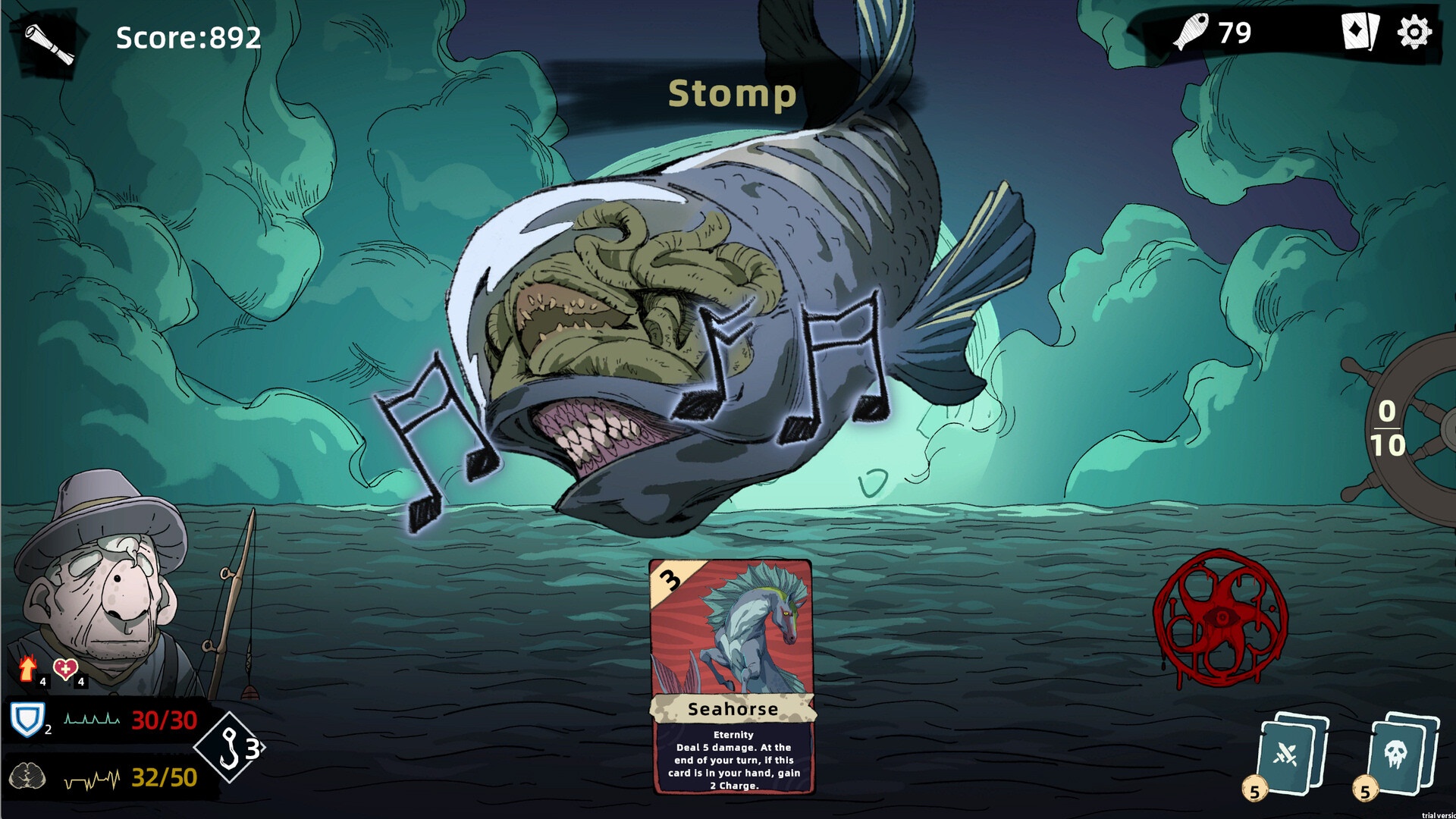The image size is (1456, 819).
Task: Open the draw pile with crossed swords
Action: tap(1291, 755)
